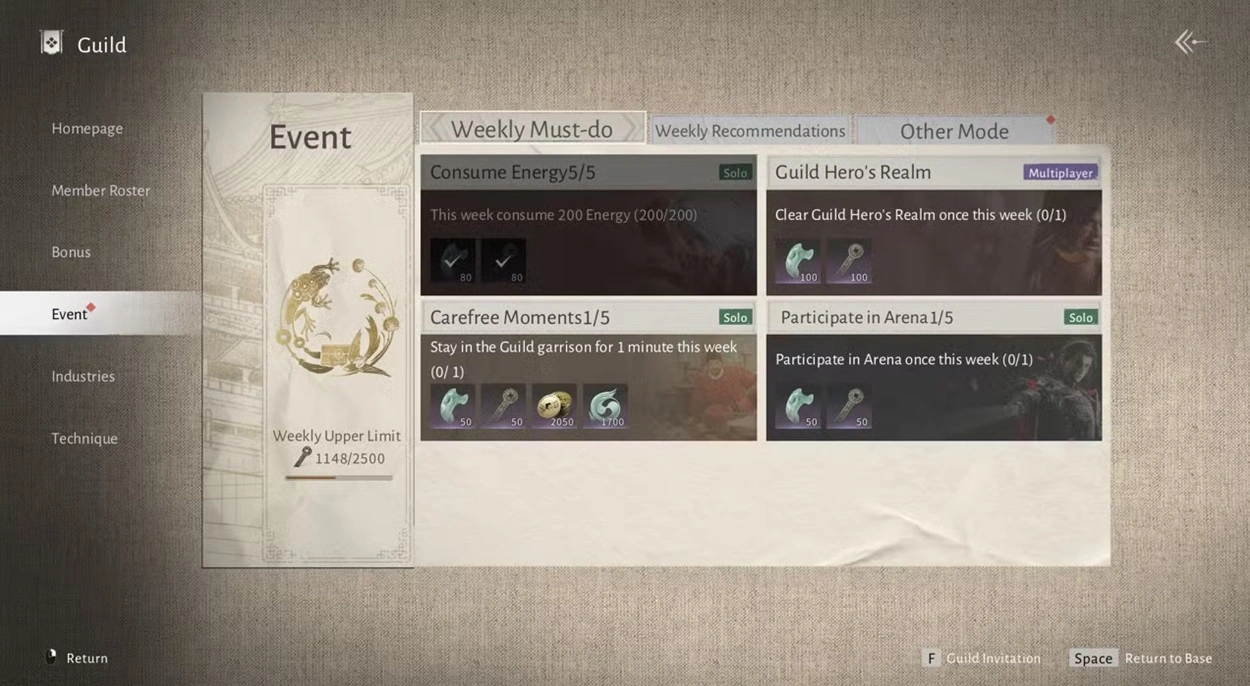
Task: Select the Bonus menu entry
Action: click(71, 252)
